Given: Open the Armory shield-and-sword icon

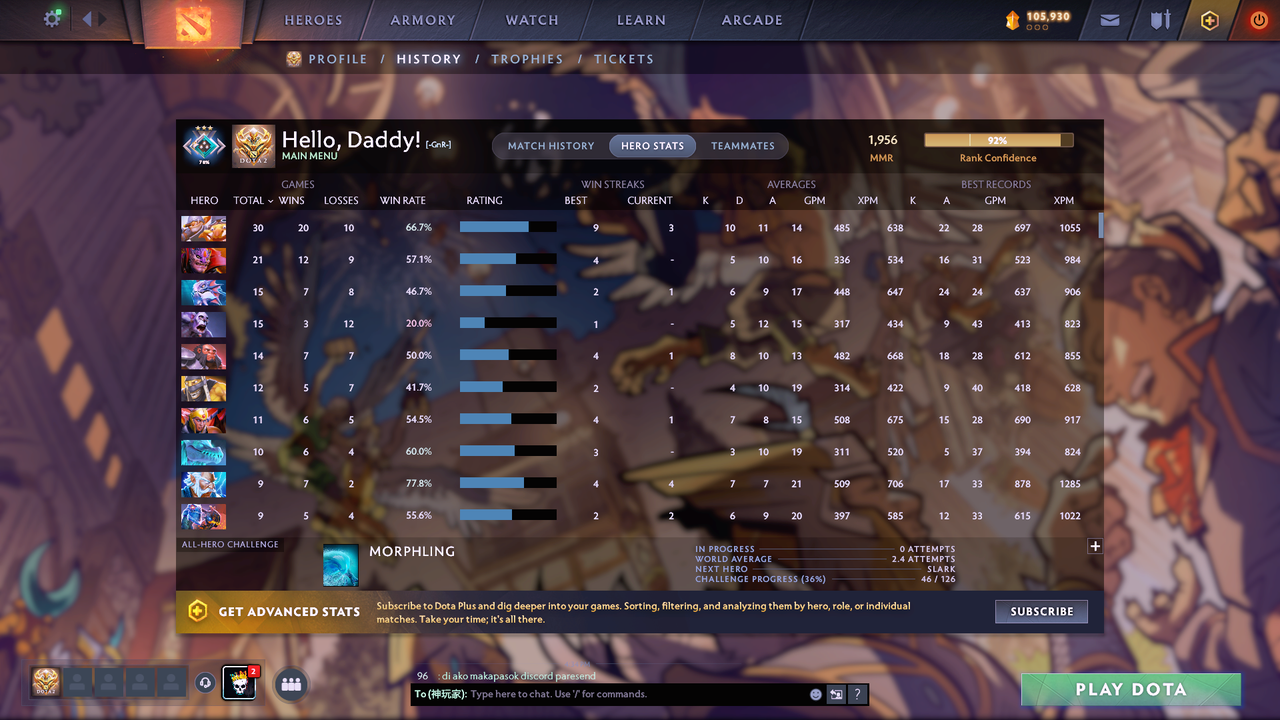Looking at the screenshot, I should [x=1158, y=20].
